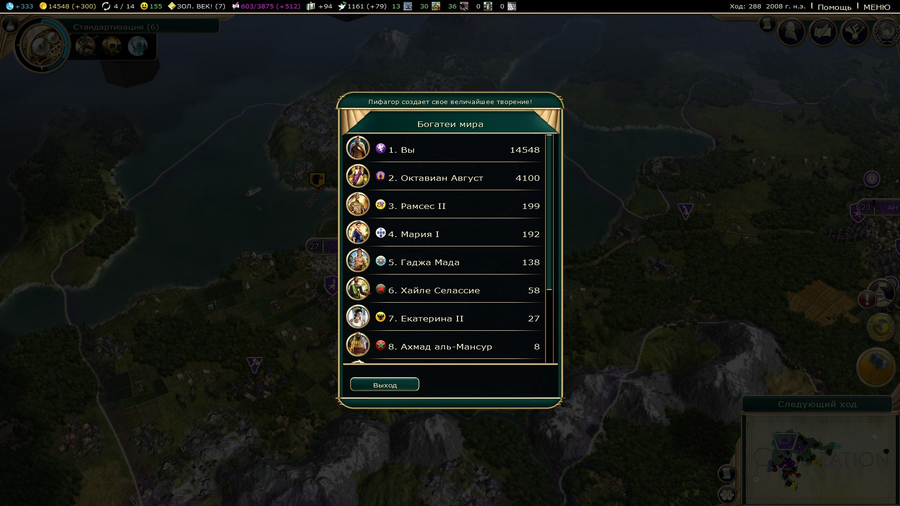Click the Мария I list row
This screenshot has width=900, height=506.
[x=445, y=234]
